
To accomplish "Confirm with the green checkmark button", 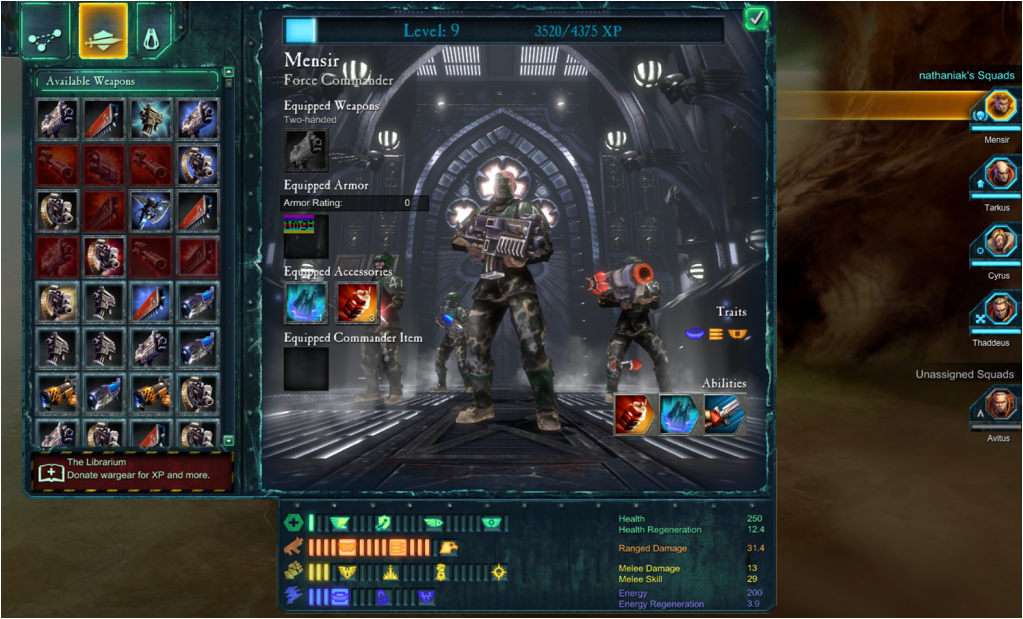I will coord(756,18).
